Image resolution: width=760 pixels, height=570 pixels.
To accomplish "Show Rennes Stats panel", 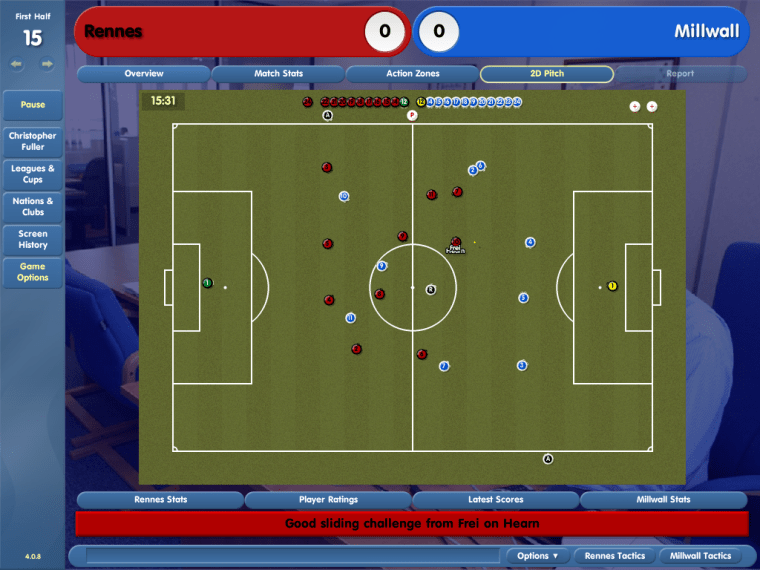I will pos(160,500).
